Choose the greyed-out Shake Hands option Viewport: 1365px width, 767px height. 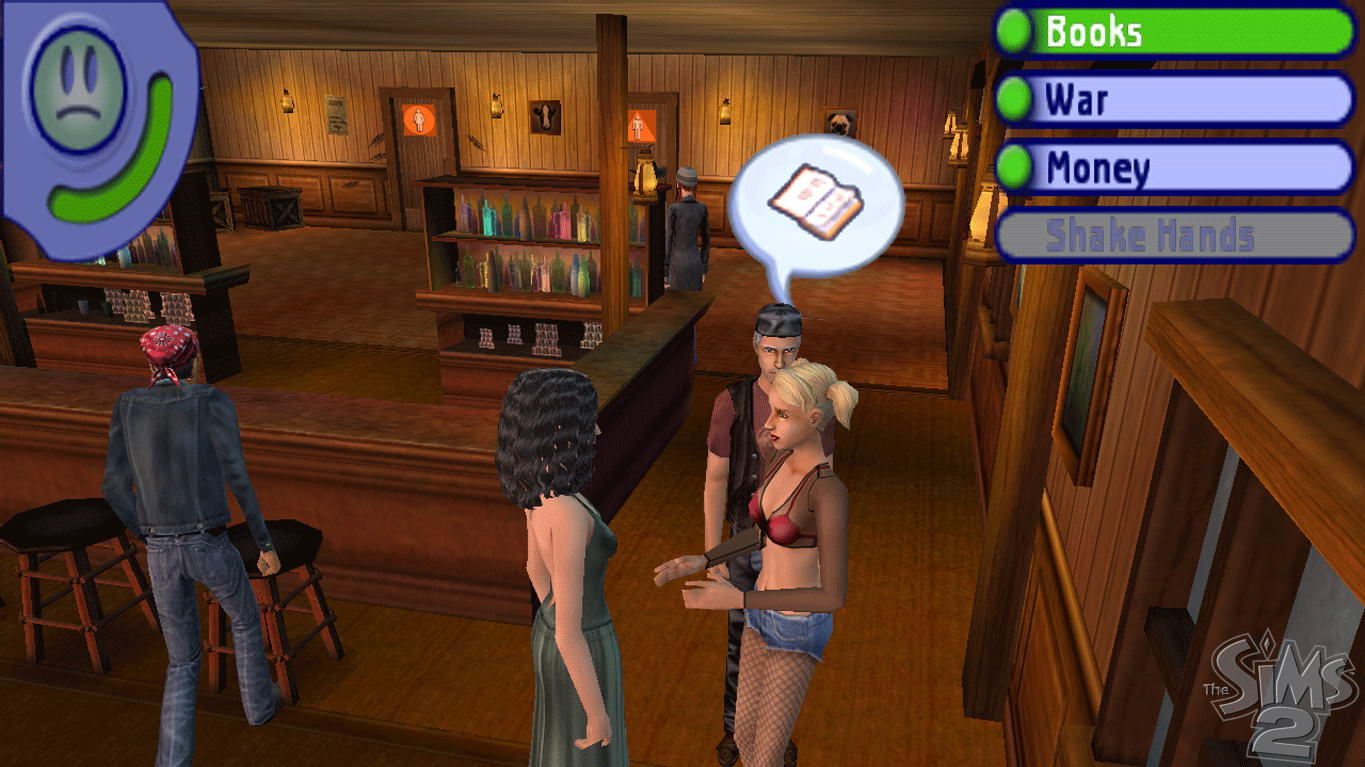point(1175,236)
